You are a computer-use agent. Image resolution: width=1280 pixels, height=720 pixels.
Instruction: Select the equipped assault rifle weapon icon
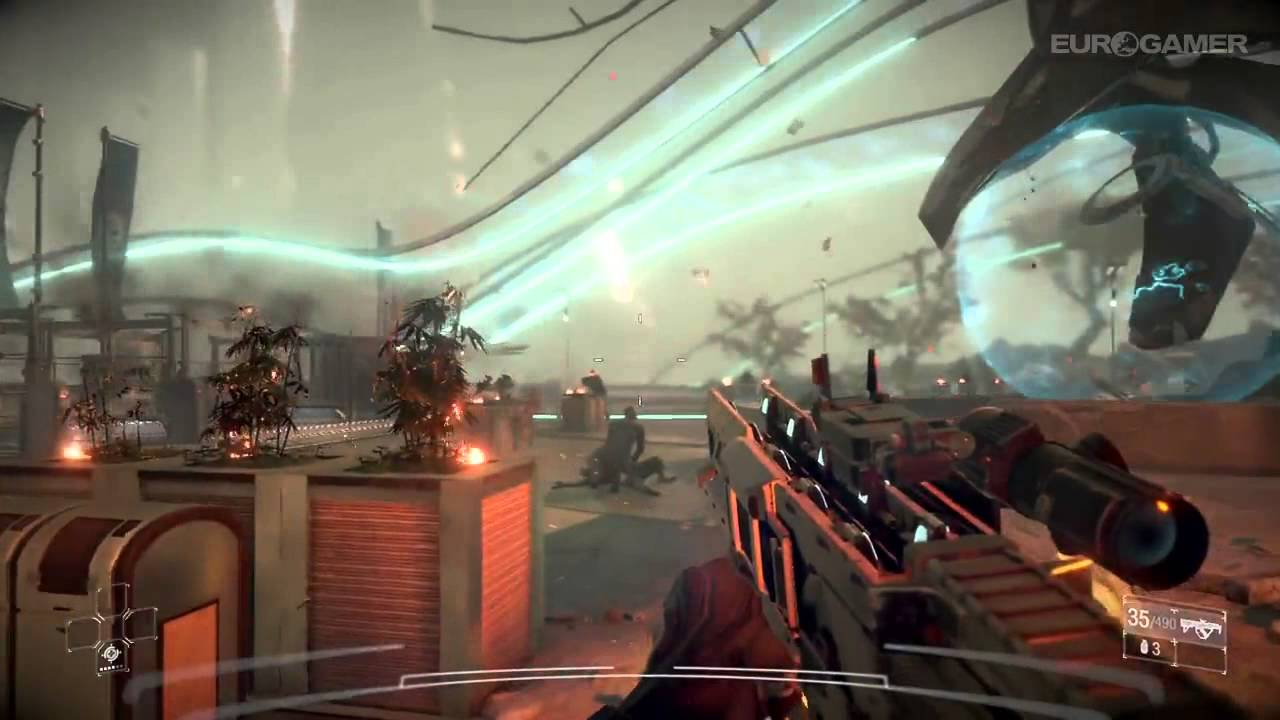click(1200, 627)
